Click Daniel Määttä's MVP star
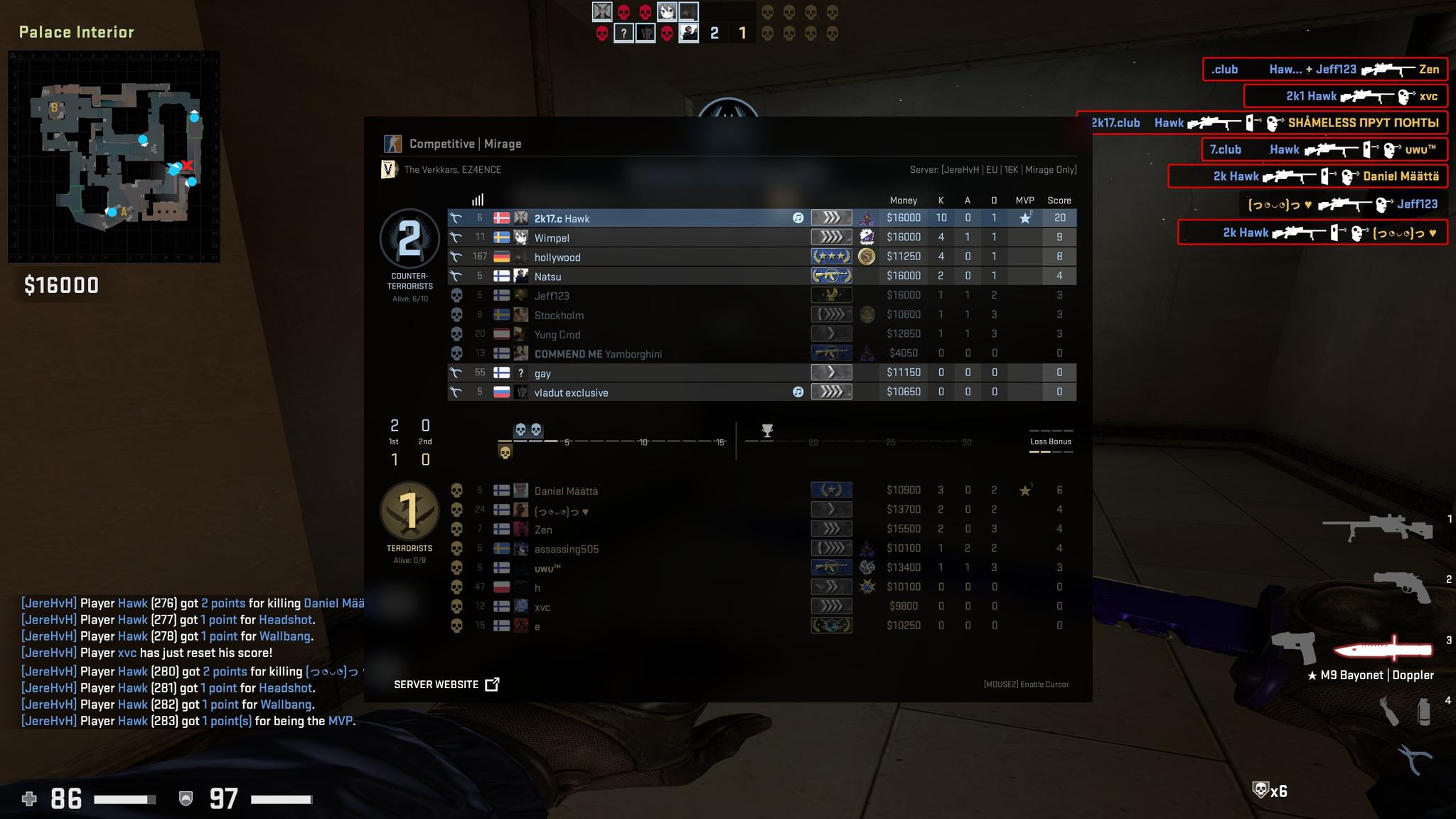This screenshot has width=1456, height=819. 1024,489
